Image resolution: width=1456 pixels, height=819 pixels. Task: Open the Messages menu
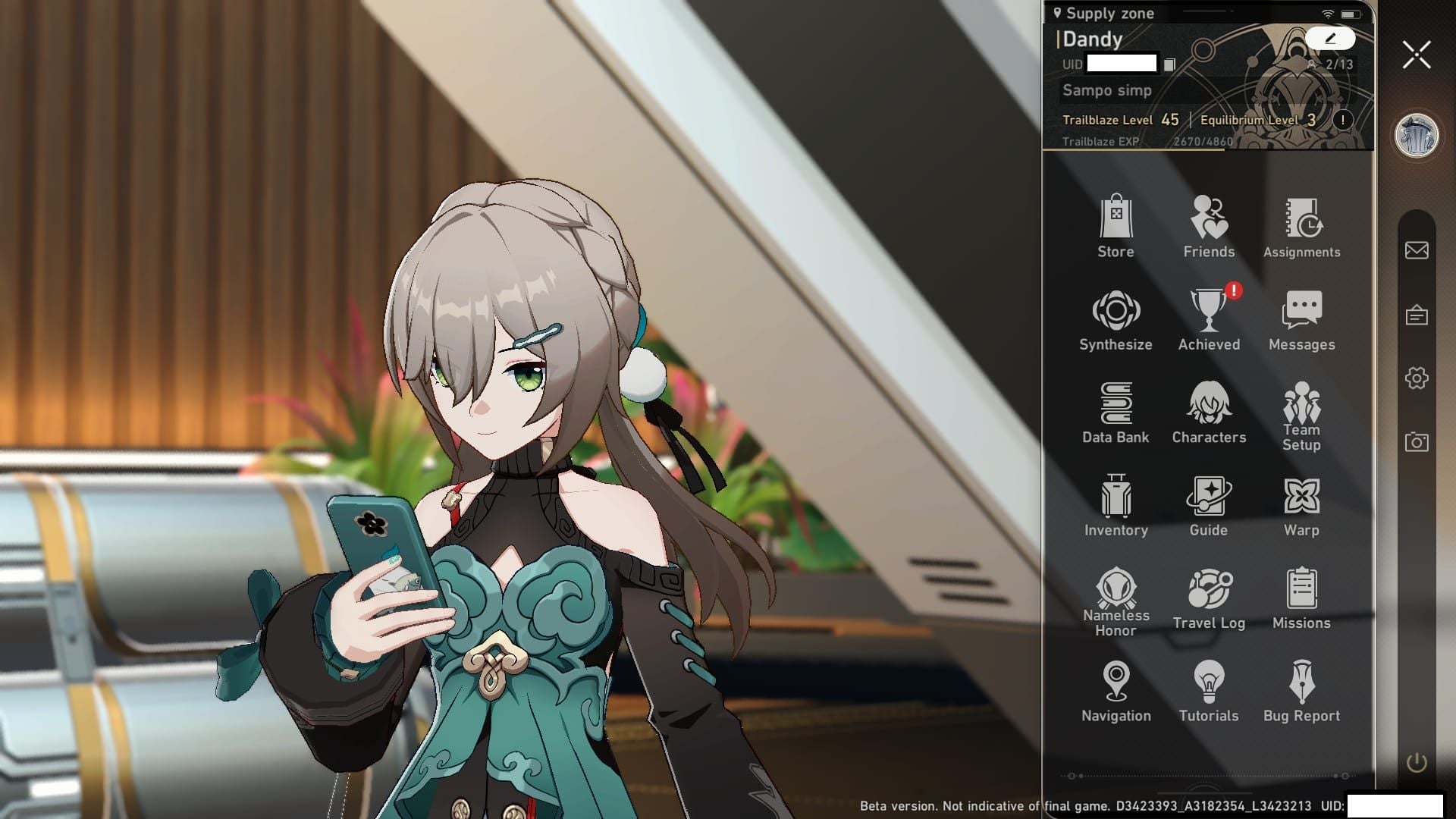pos(1301,319)
